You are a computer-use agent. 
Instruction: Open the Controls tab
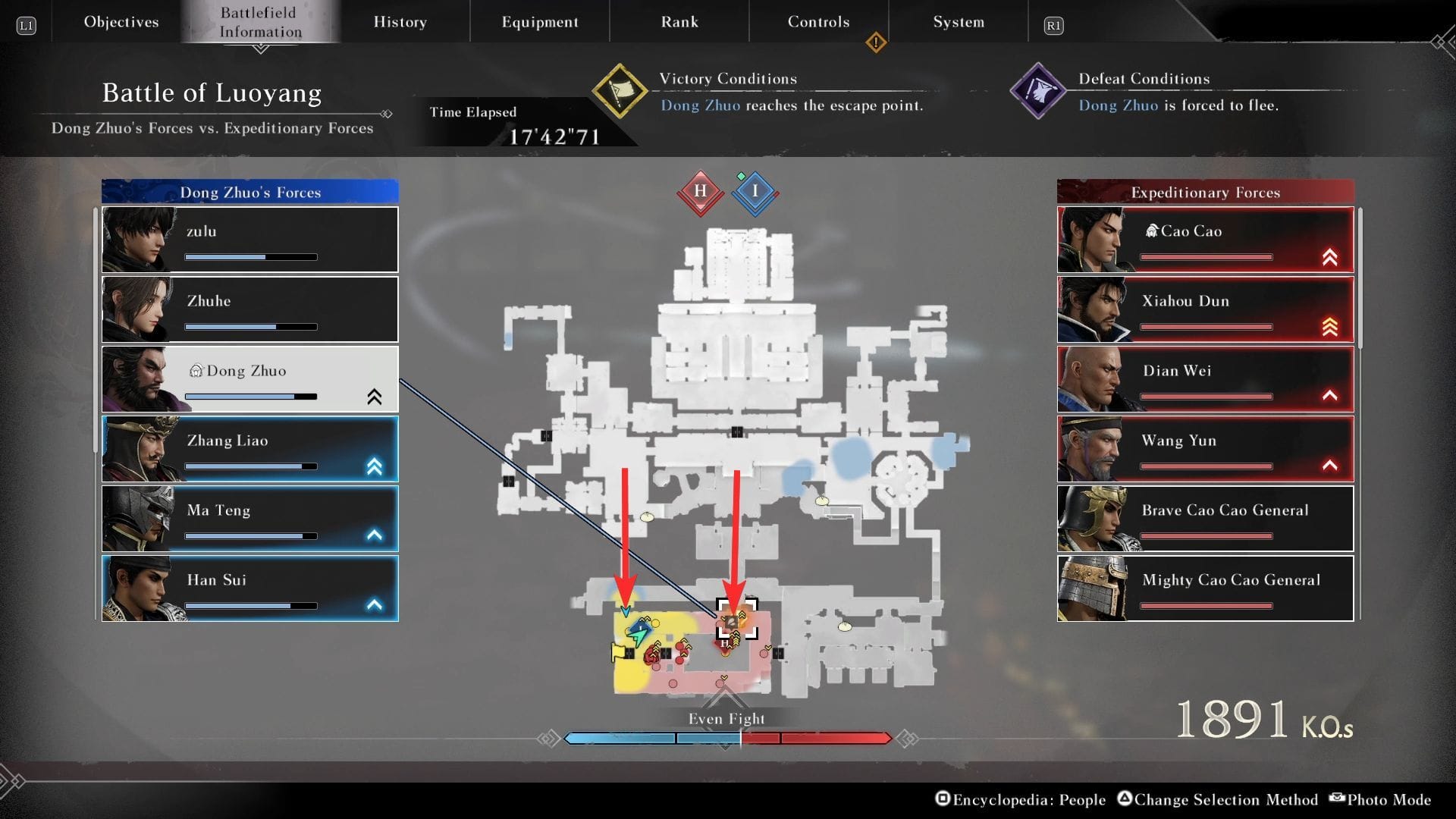coord(818,22)
